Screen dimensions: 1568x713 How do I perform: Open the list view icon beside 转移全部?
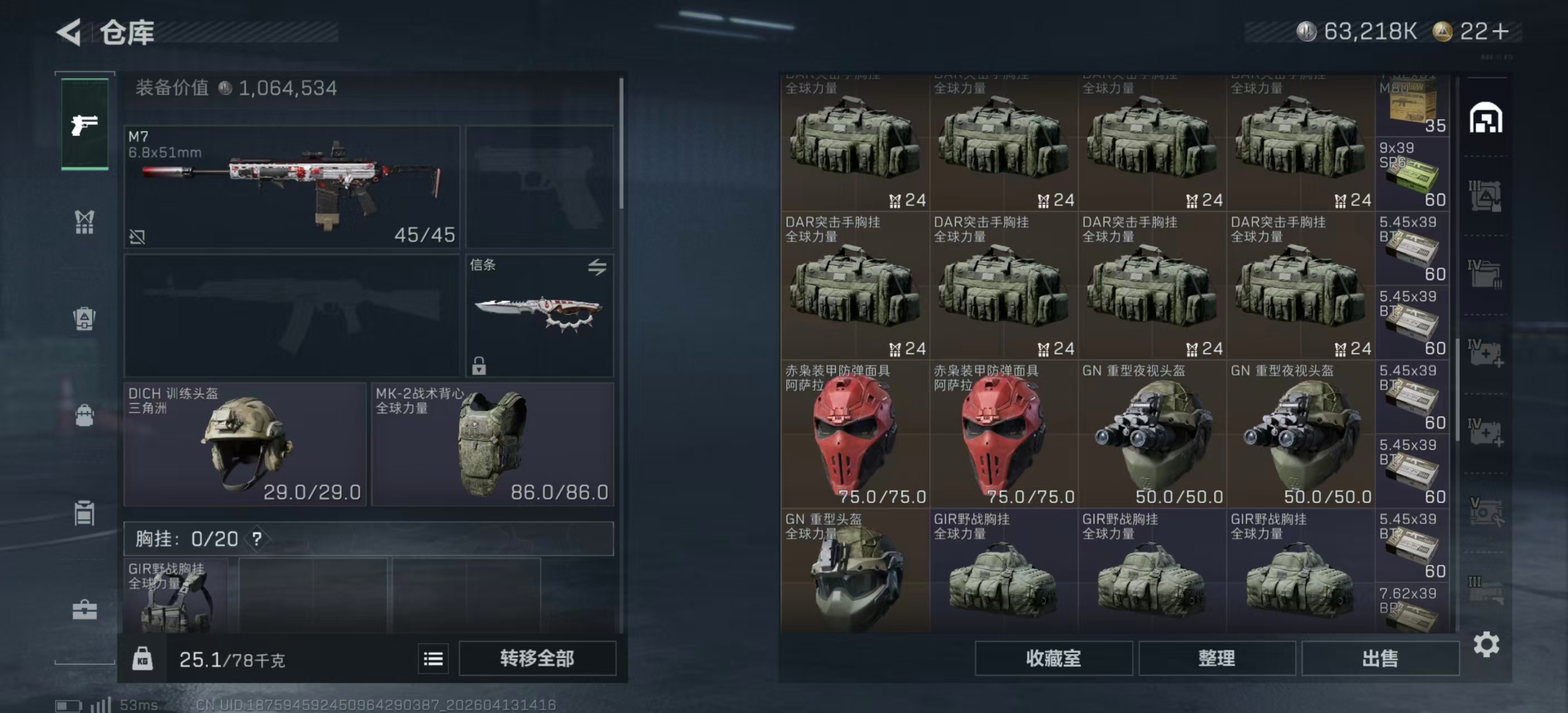click(433, 658)
